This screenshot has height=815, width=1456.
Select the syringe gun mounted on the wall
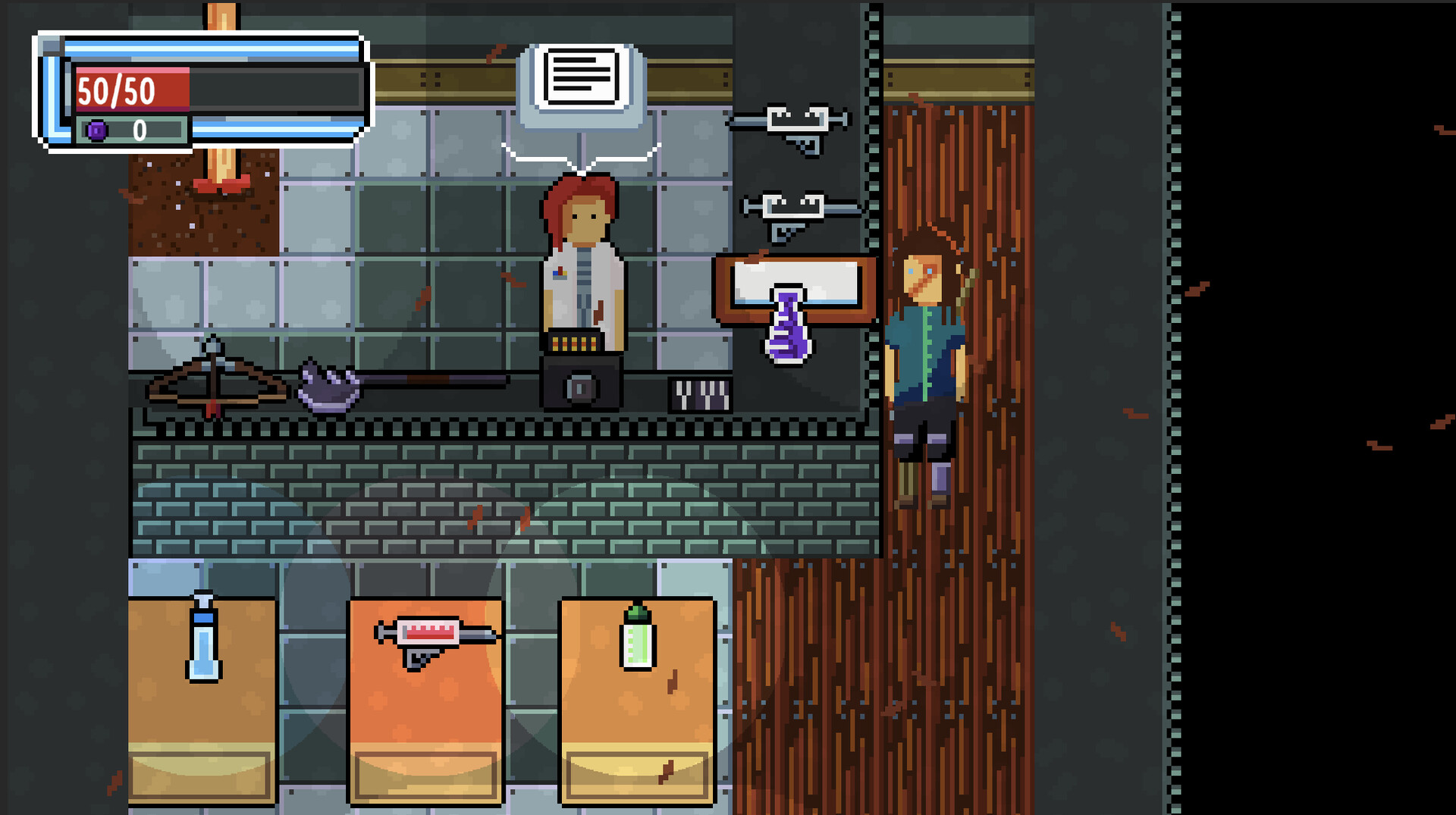(x=796, y=121)
